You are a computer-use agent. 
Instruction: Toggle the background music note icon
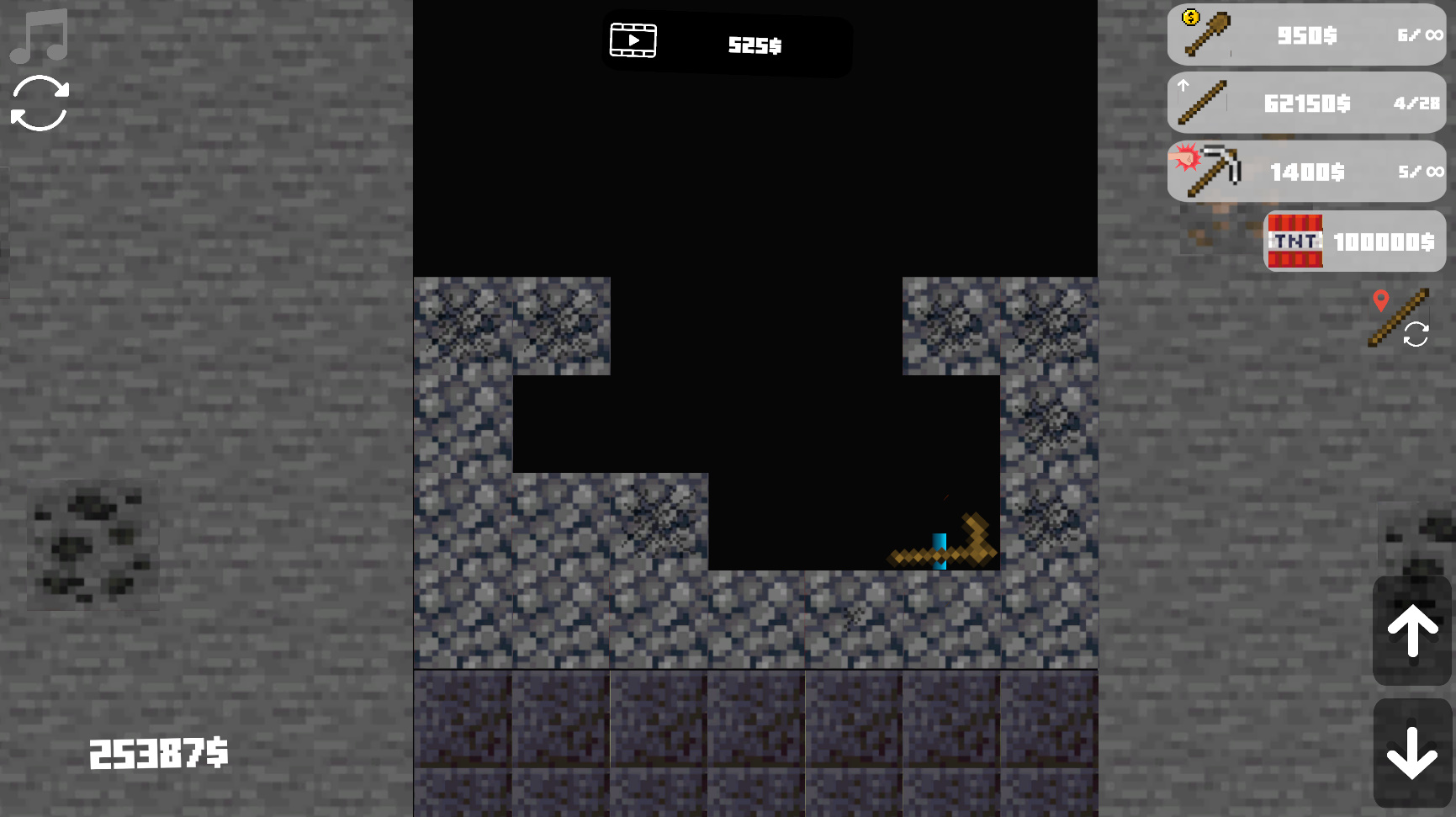[38, 34]
